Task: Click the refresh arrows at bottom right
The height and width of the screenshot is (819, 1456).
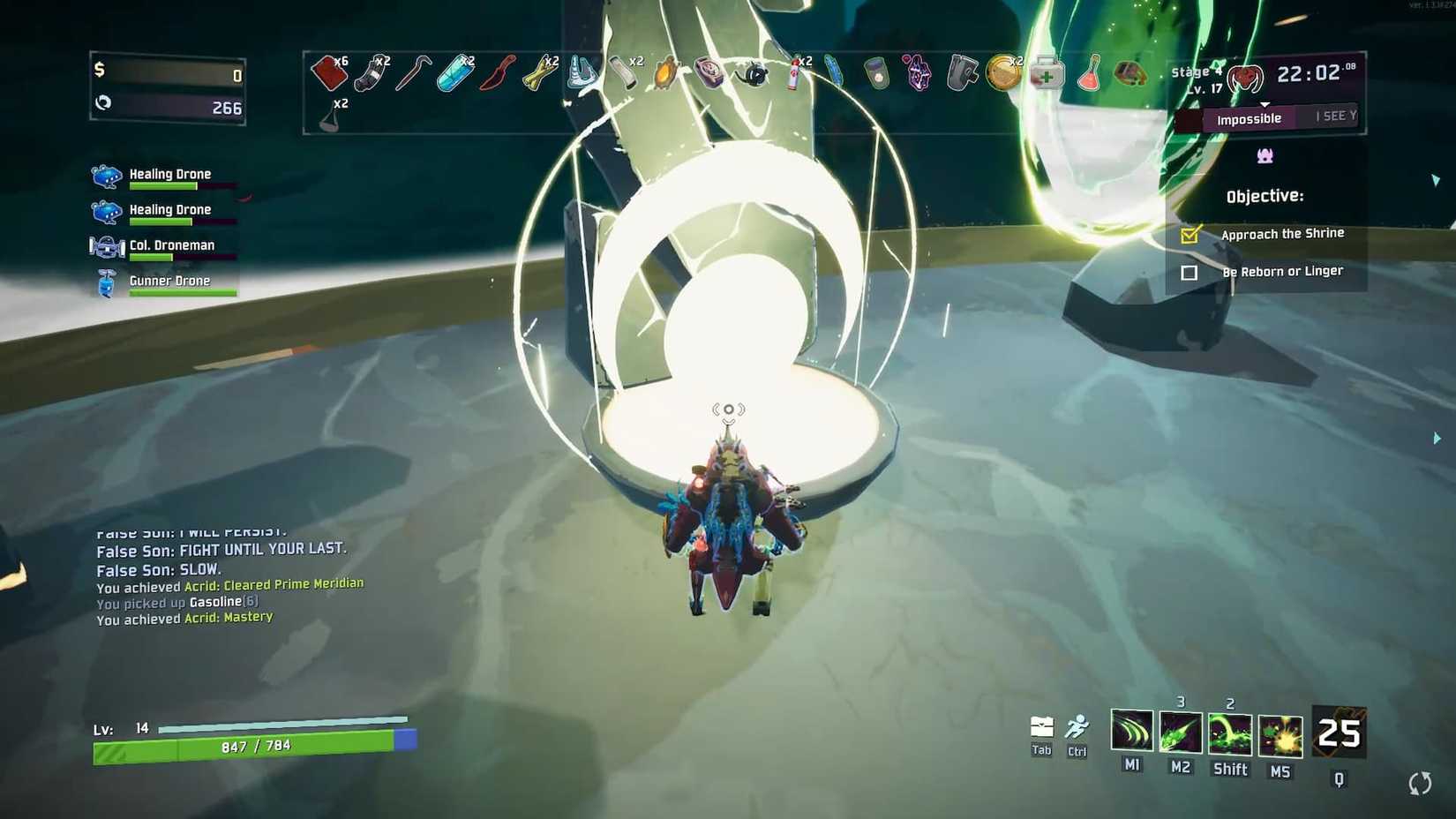Action: [1420, 782]
